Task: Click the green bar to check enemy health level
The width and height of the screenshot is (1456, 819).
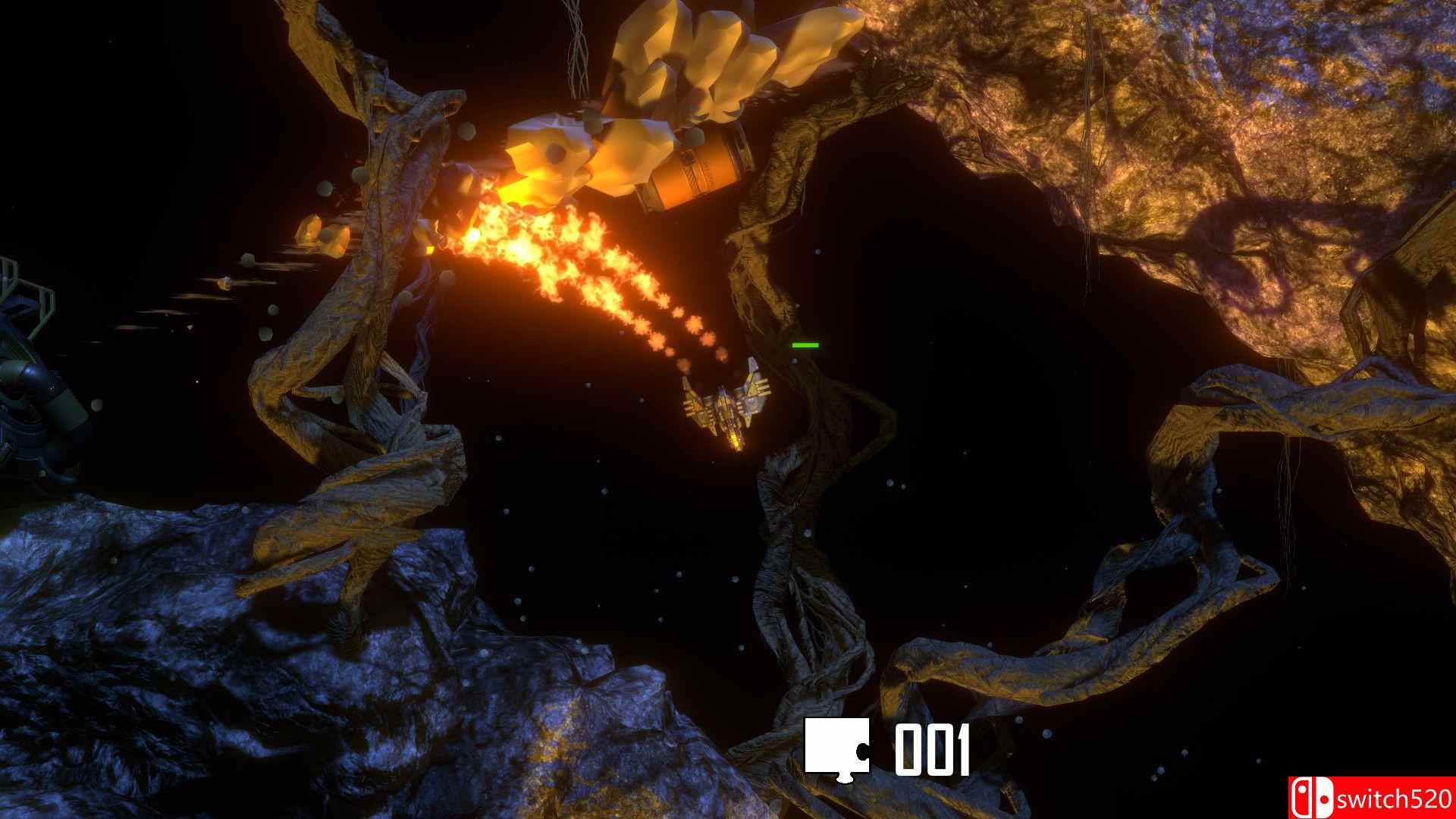Action: point(805,345)
